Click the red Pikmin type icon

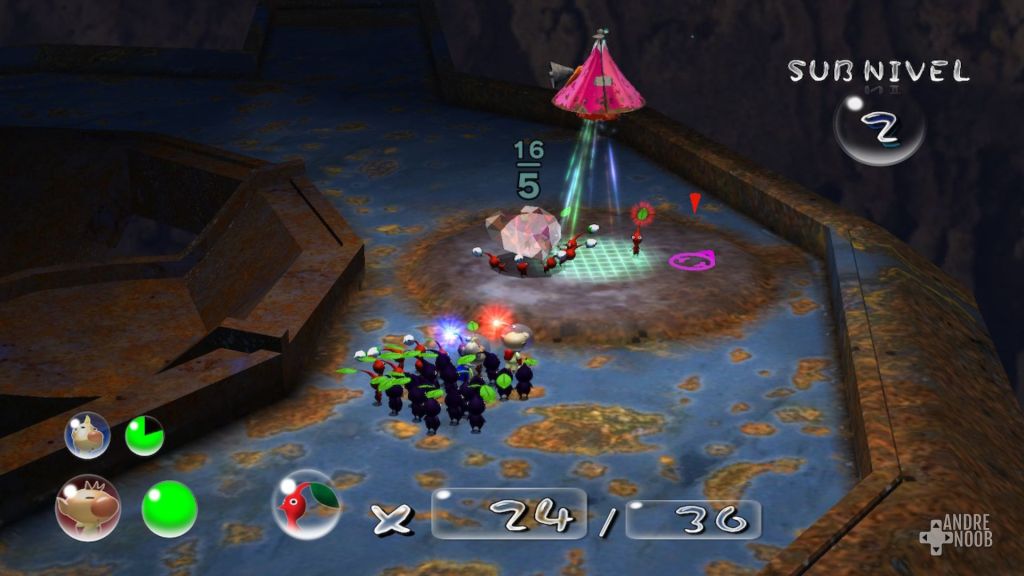(306, 504)
